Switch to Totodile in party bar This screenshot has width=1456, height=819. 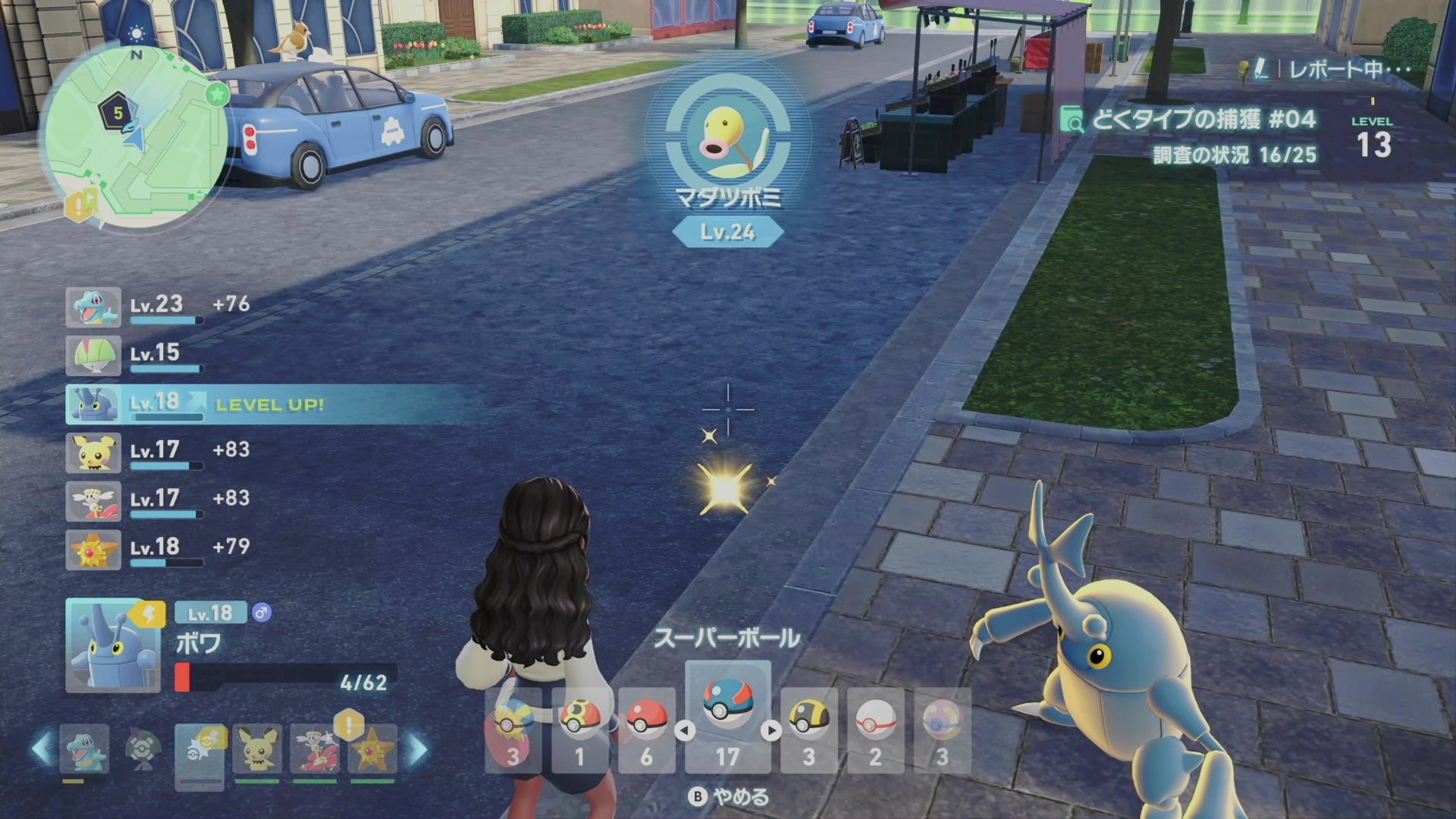click(83, 749)
